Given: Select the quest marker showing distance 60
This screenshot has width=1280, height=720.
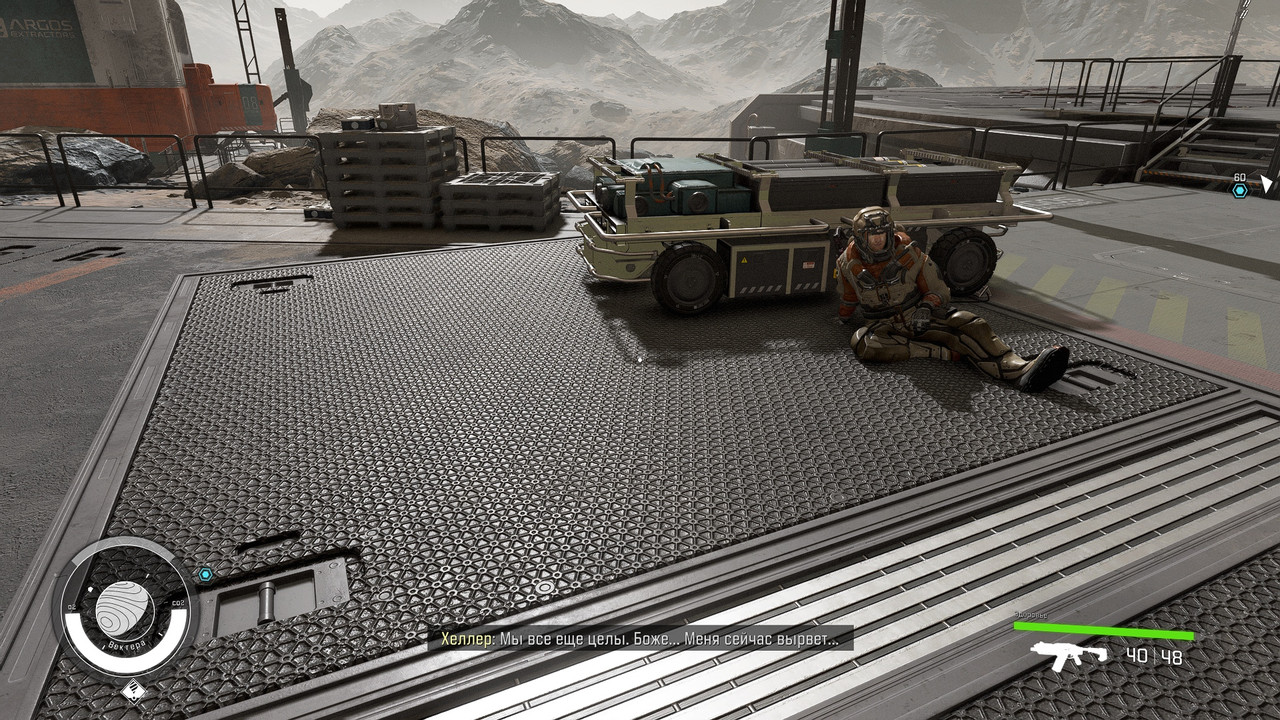Looking at the screenshot, I should tap(1240, 189).
